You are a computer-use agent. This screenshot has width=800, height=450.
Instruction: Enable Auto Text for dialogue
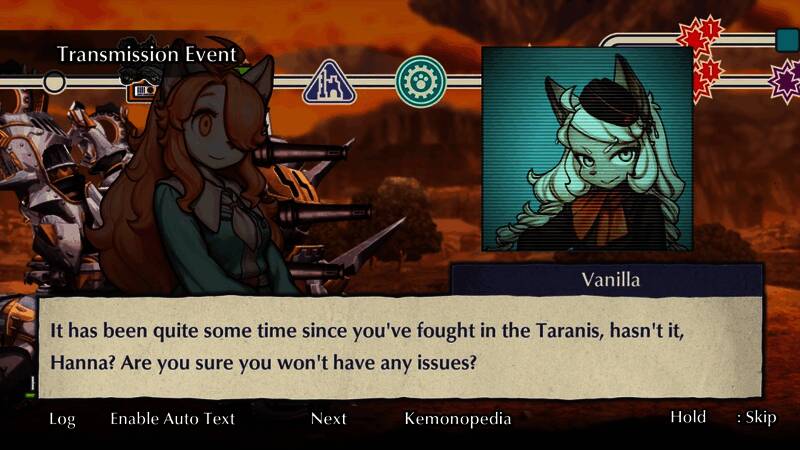point(172,418)
